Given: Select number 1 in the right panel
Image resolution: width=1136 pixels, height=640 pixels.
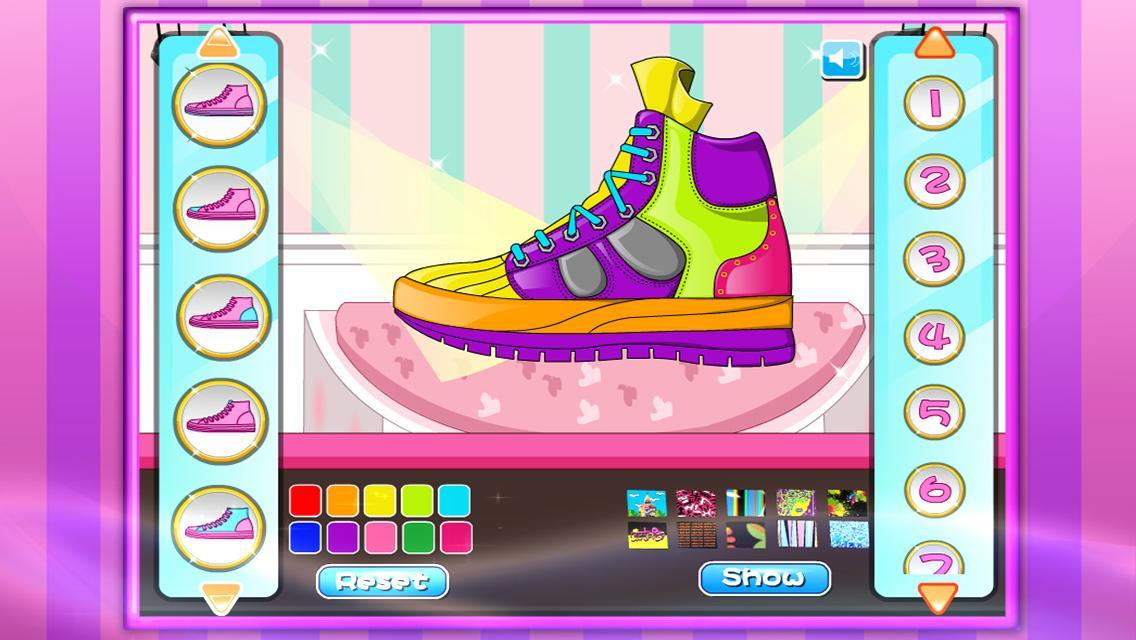Looking at the screenshot, I should (x=934, y=102).
